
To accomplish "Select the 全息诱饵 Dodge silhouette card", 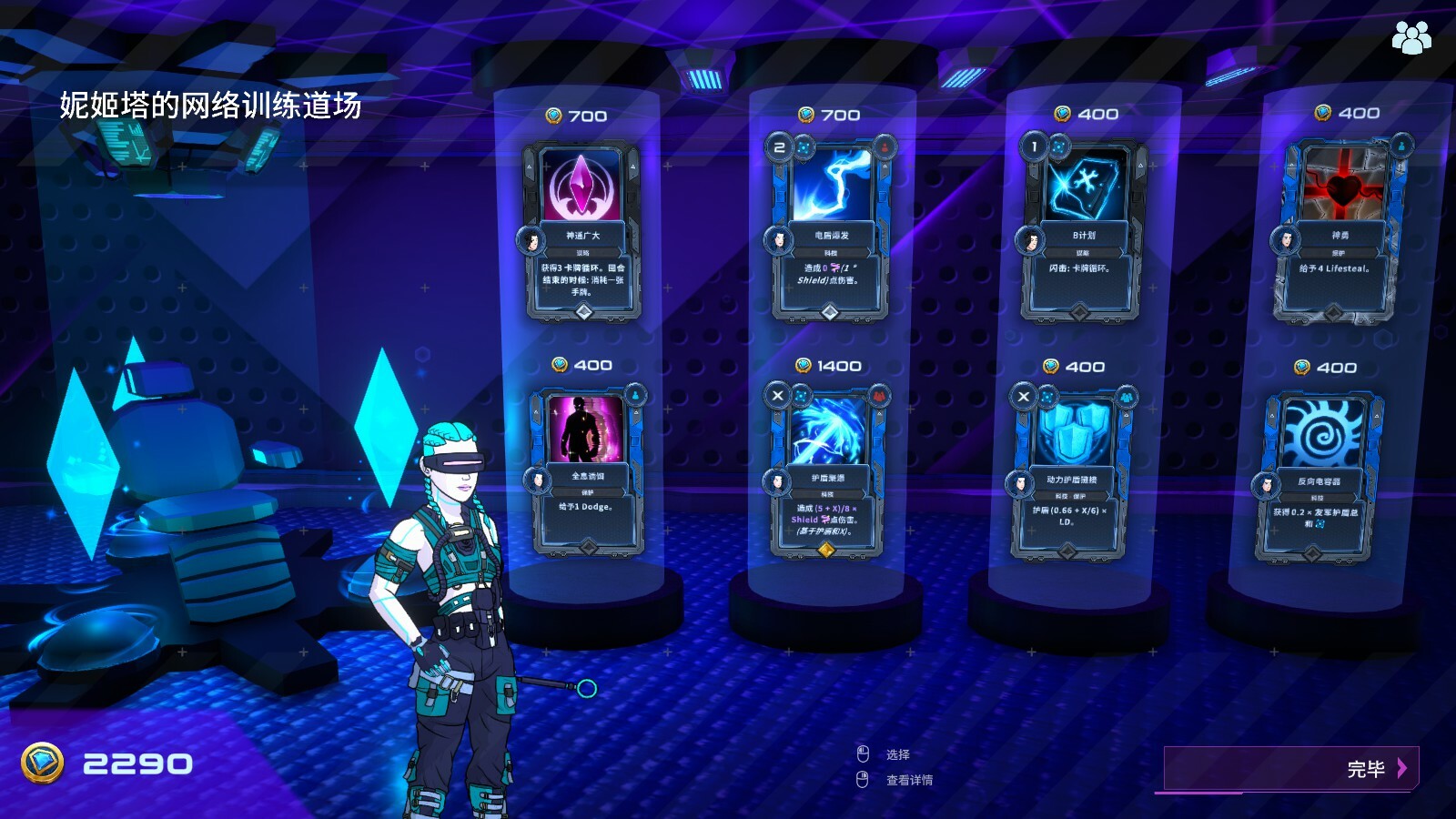I will pos(587,471).
